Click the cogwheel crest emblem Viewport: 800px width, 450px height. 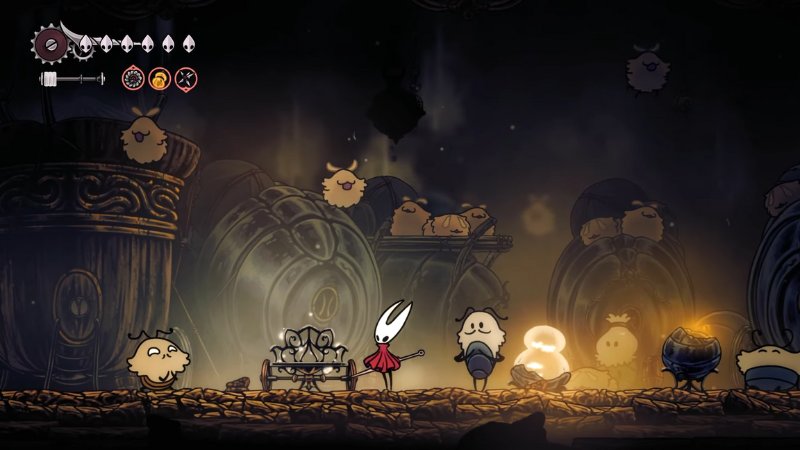pyautogui.click(x=49, y=43)
